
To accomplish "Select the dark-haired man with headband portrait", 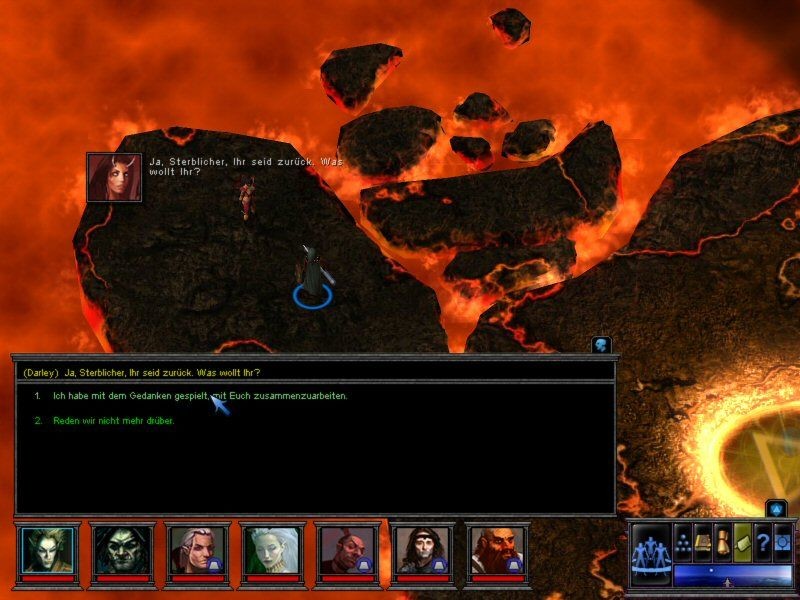I will [x=422, y=549].
